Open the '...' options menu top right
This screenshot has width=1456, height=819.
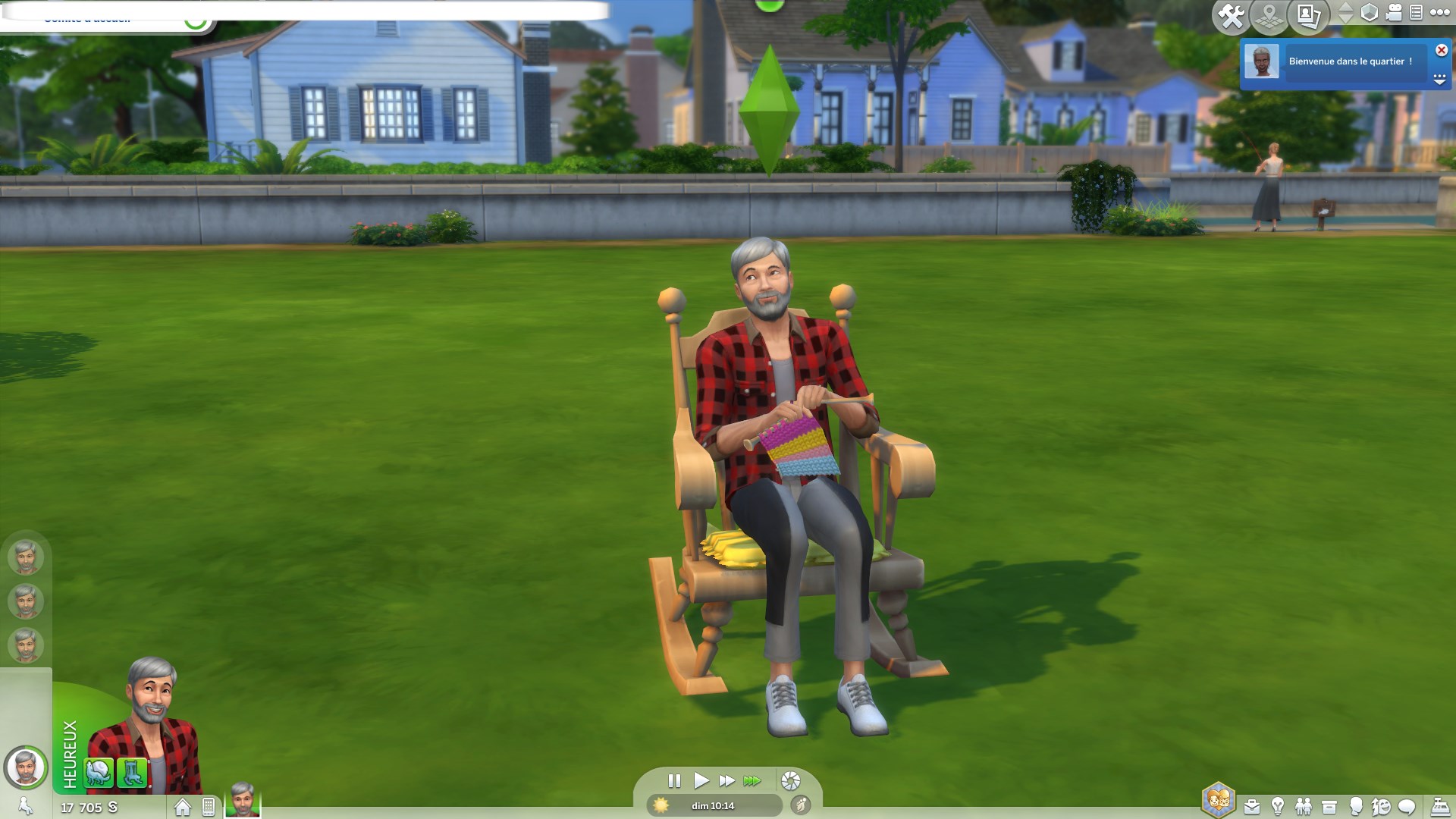click(x=1439, y=12)
